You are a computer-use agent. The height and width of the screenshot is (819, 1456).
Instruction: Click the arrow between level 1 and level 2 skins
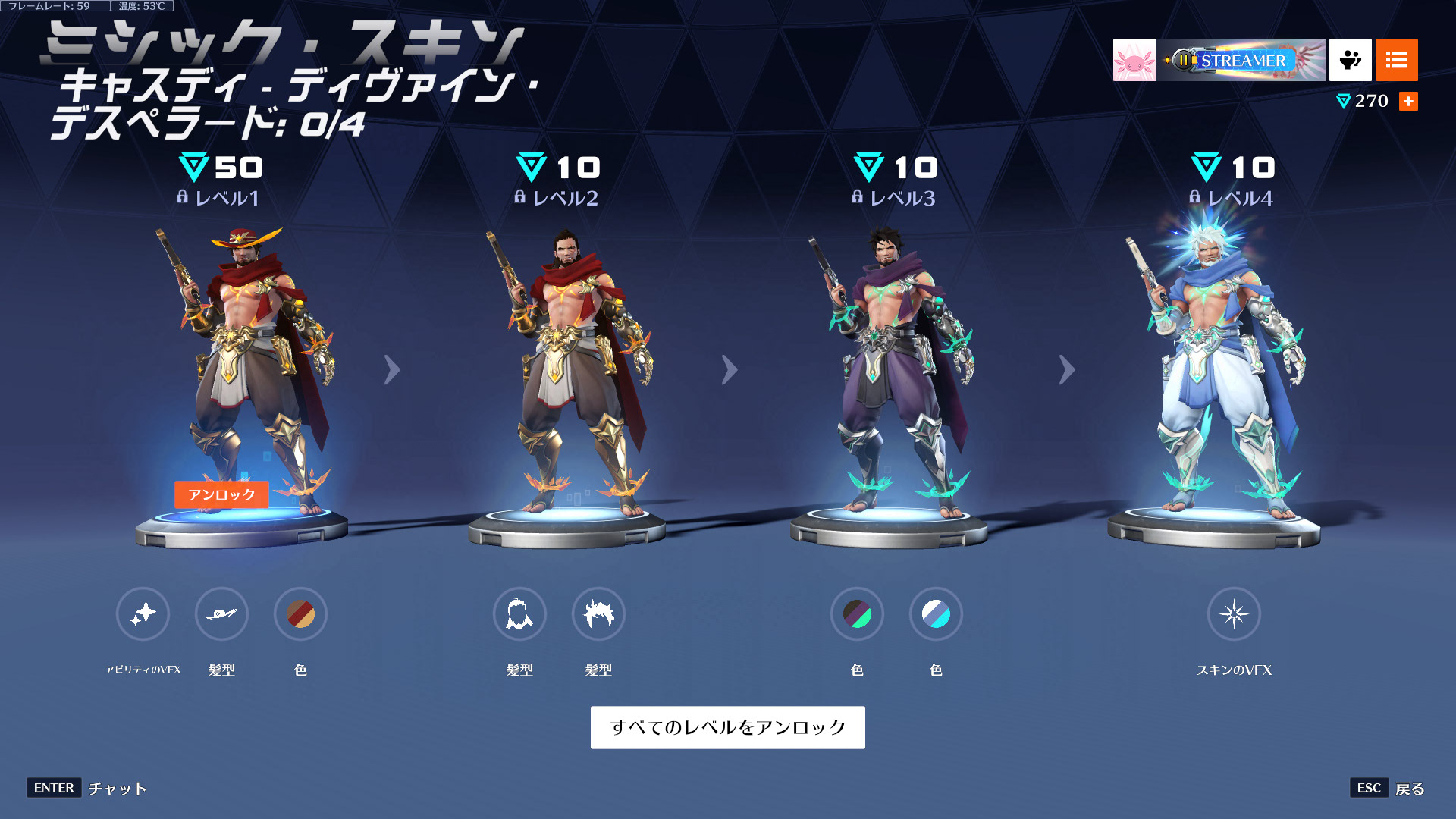[x=391, y=369]
